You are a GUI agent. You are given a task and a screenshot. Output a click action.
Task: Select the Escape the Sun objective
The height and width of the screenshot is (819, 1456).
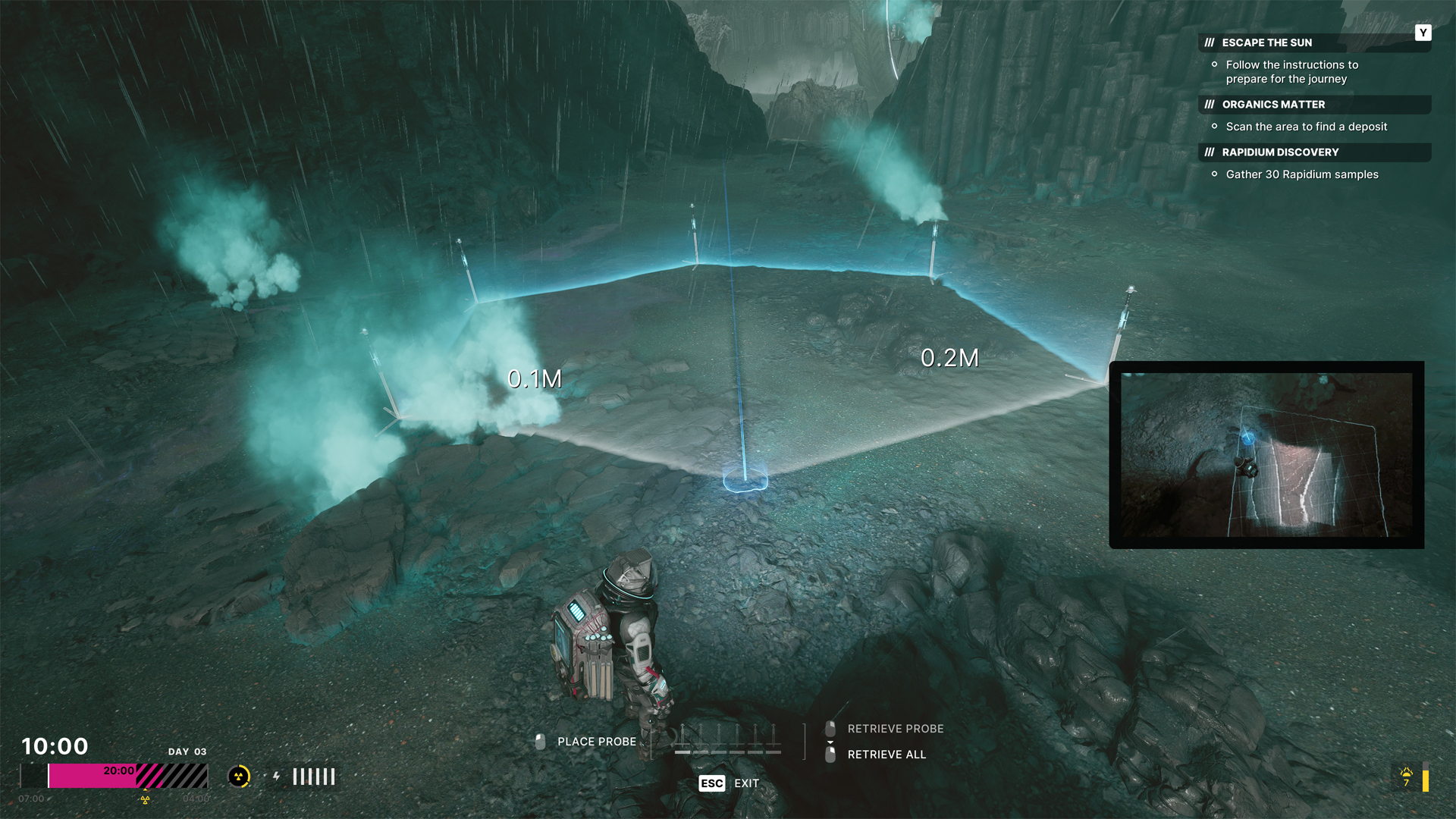(x=1266, y=42)
